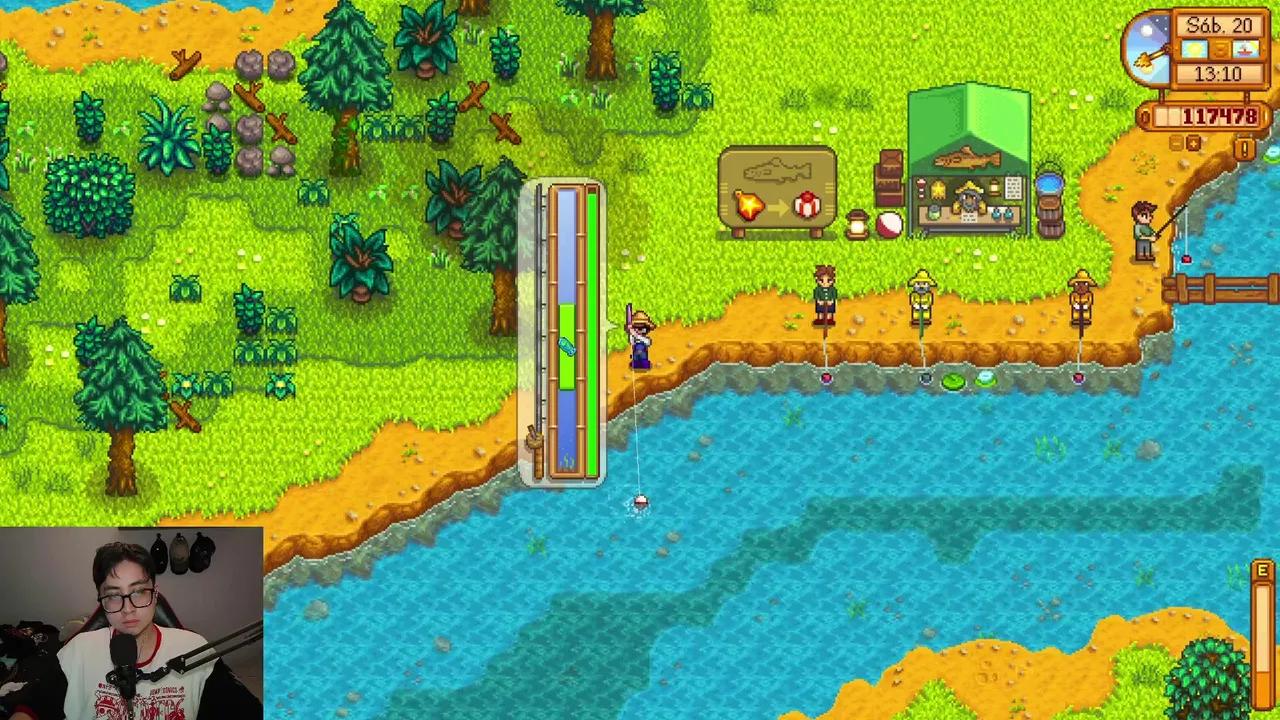Open the journal exclamation mark icon
The image size is (1280, 720).
[x=1245, y=149]
